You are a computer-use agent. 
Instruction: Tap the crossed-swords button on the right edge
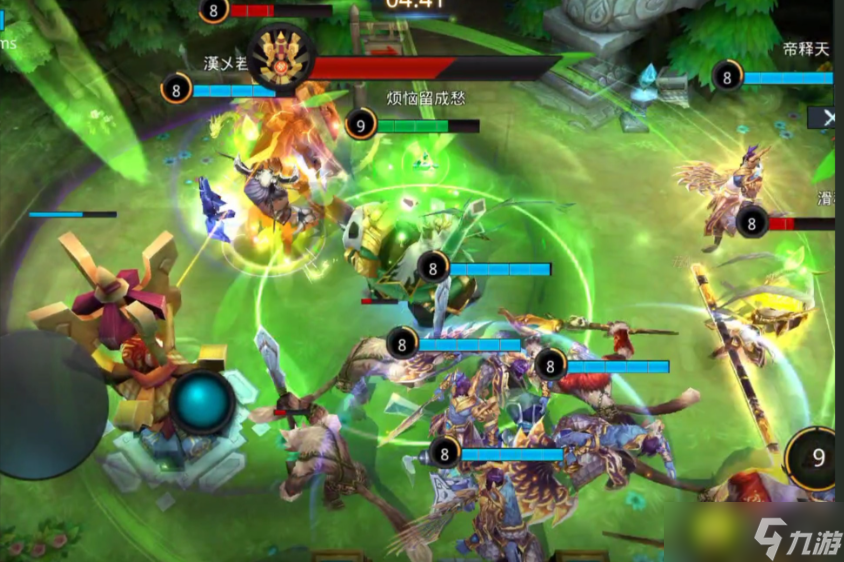click(x=826, y=117)
